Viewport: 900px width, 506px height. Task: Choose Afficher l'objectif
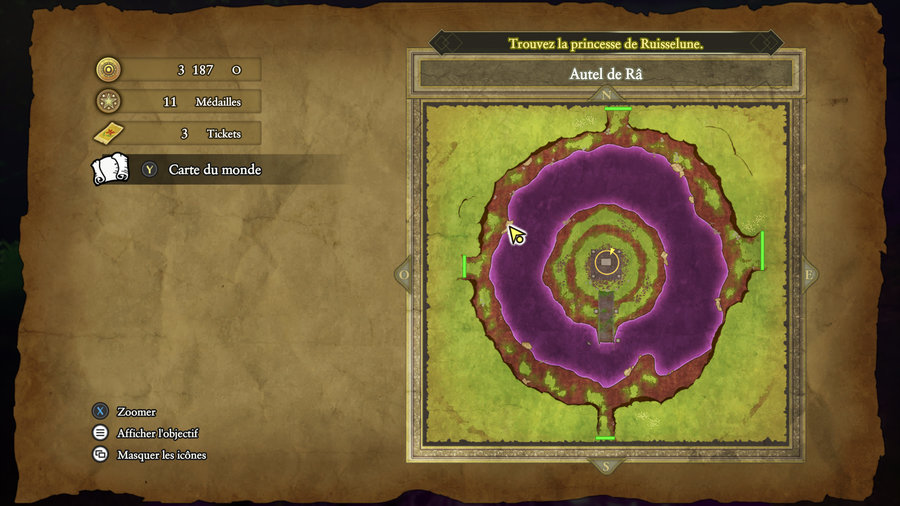157,433
